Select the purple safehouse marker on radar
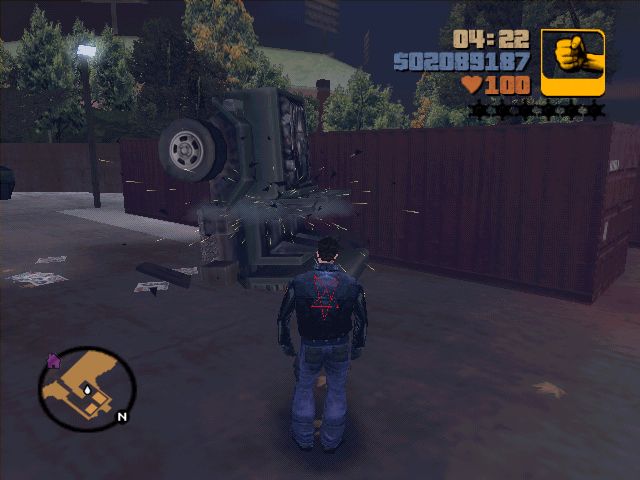 click(x=53, y=360)
